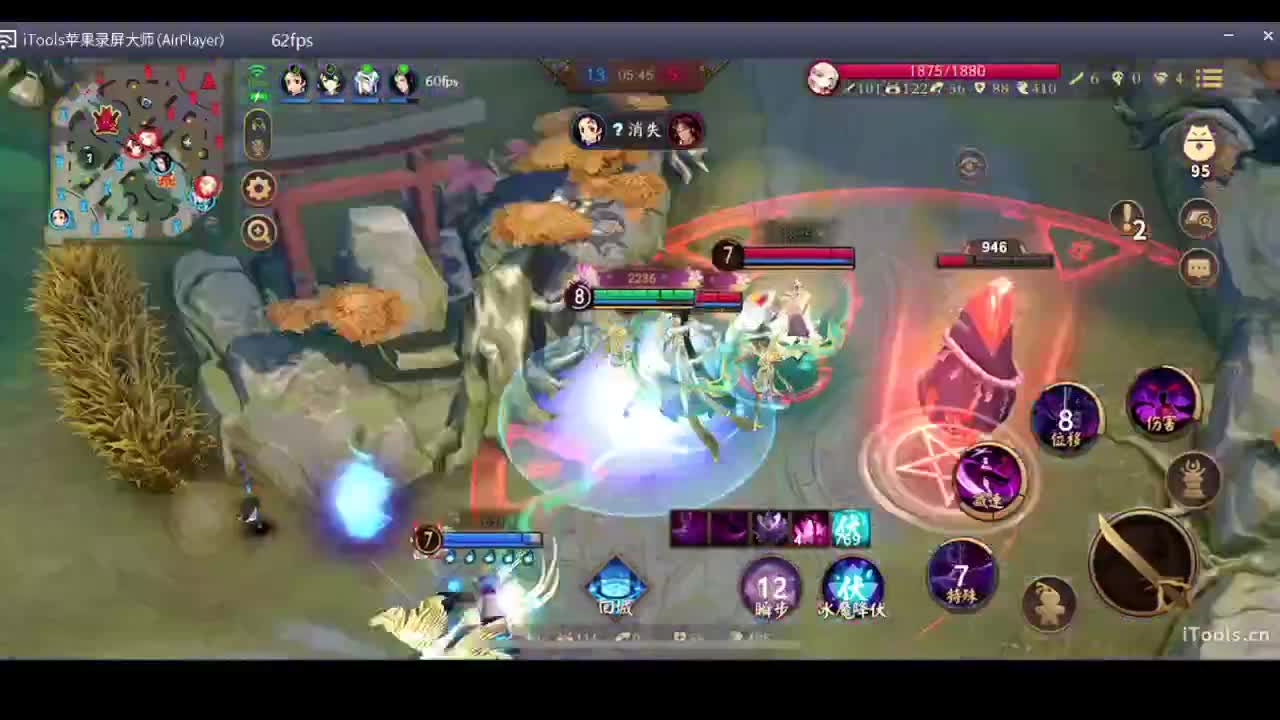The width and height of the screenshot is (1280, 720).
Task: Tap the enemy portrait in the 消失 banner
Action: pos(685,130)
